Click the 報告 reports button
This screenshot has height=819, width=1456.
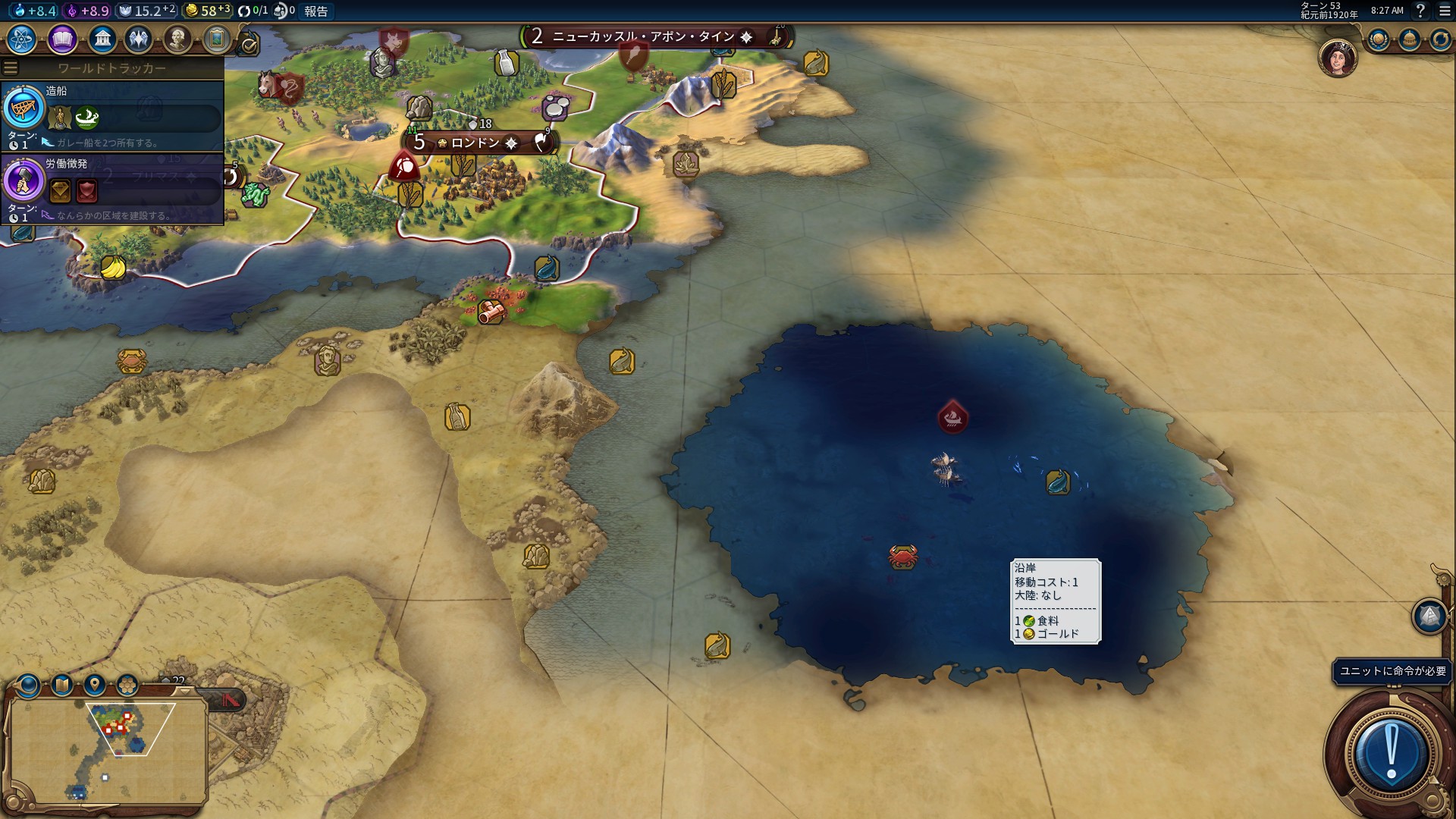pos(316,11)
